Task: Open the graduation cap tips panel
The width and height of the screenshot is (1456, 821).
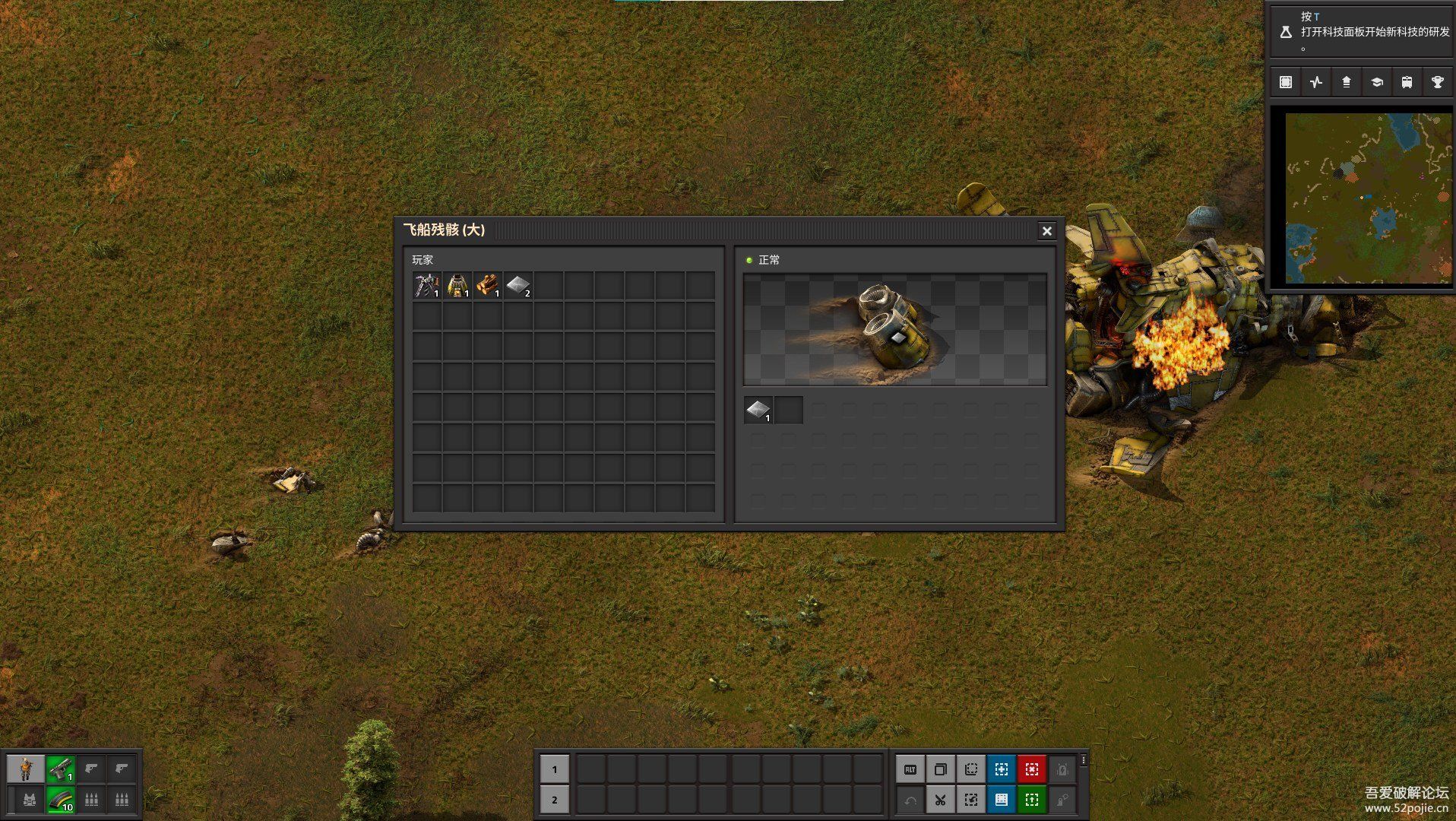Action: pos(1376,82)
